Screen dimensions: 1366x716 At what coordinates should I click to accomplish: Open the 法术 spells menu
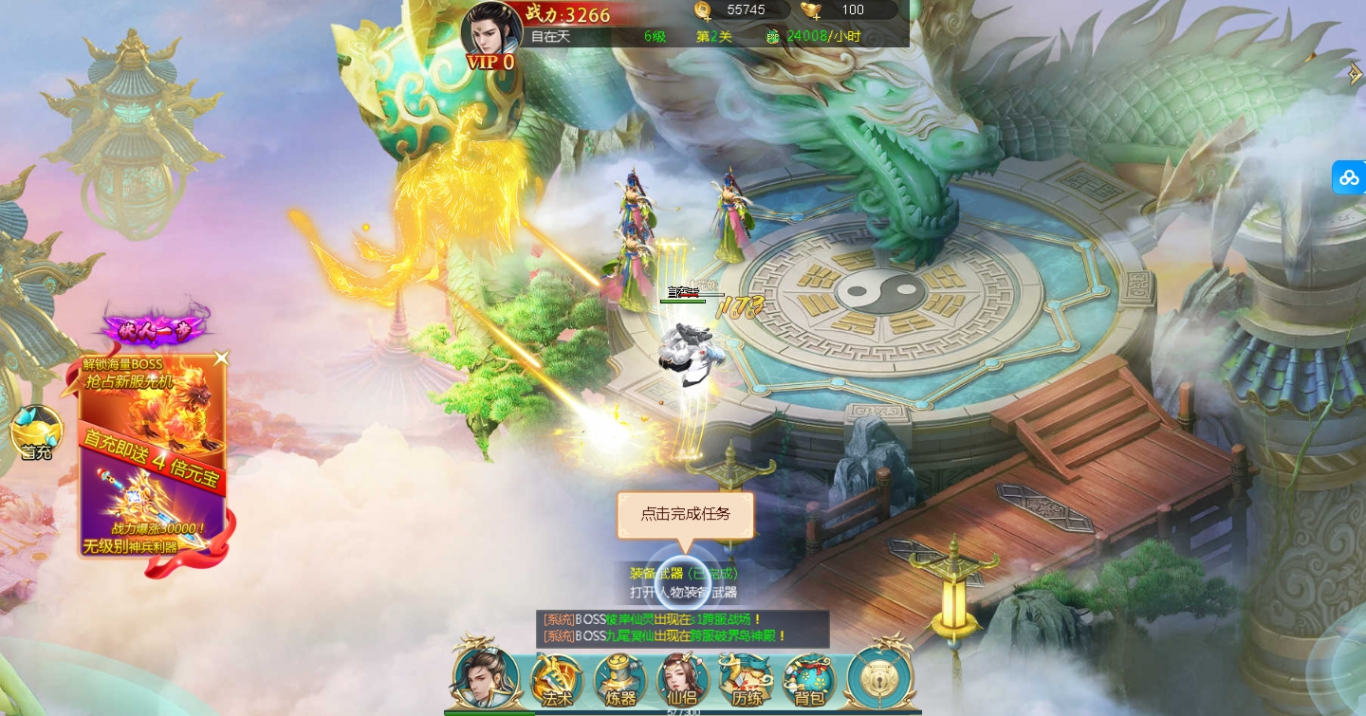coord(556,679)
